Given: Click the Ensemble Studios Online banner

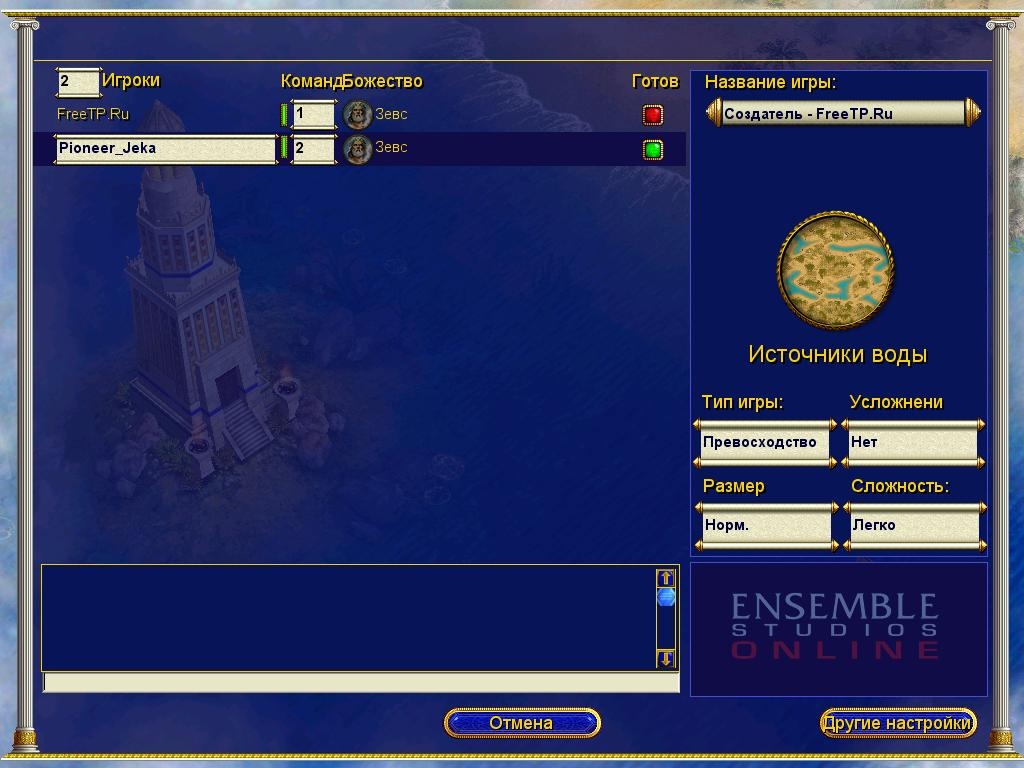Looking at the screenshot, I should (x=838, y=628).
